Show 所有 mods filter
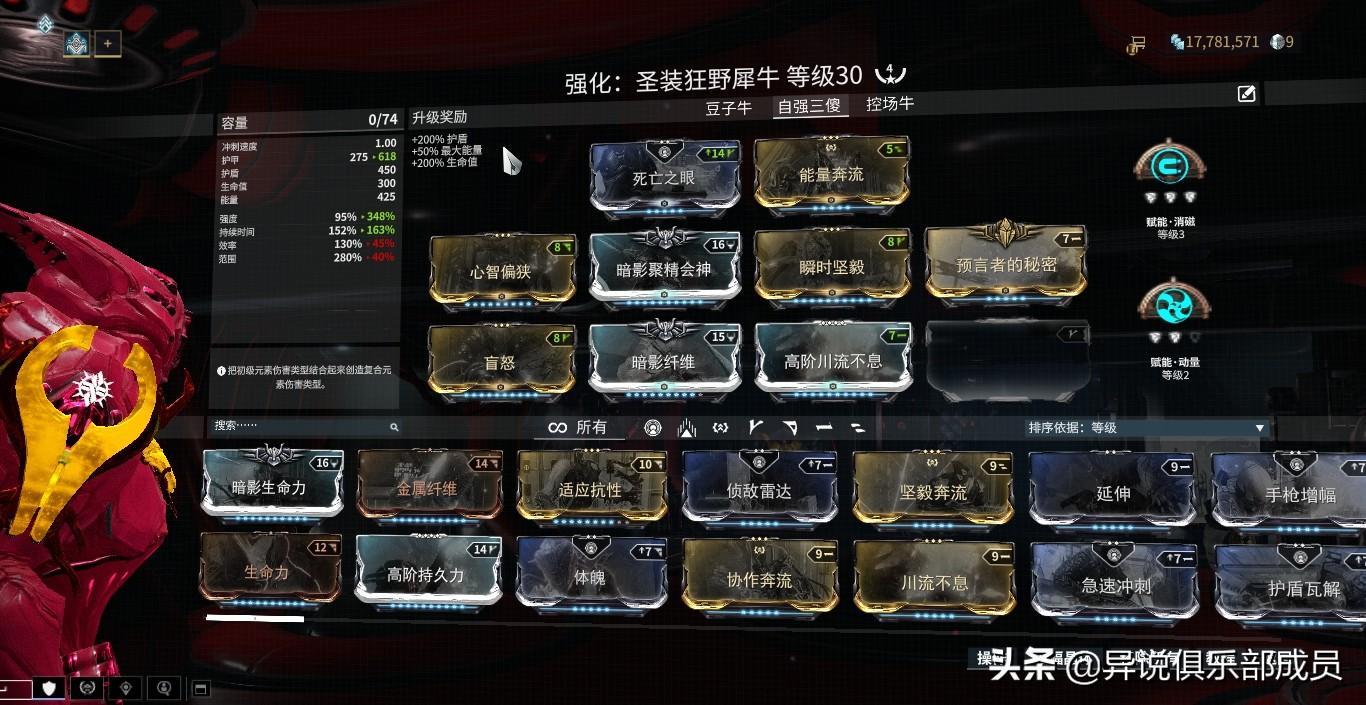The image size is (1366, 705). (578, 428)
